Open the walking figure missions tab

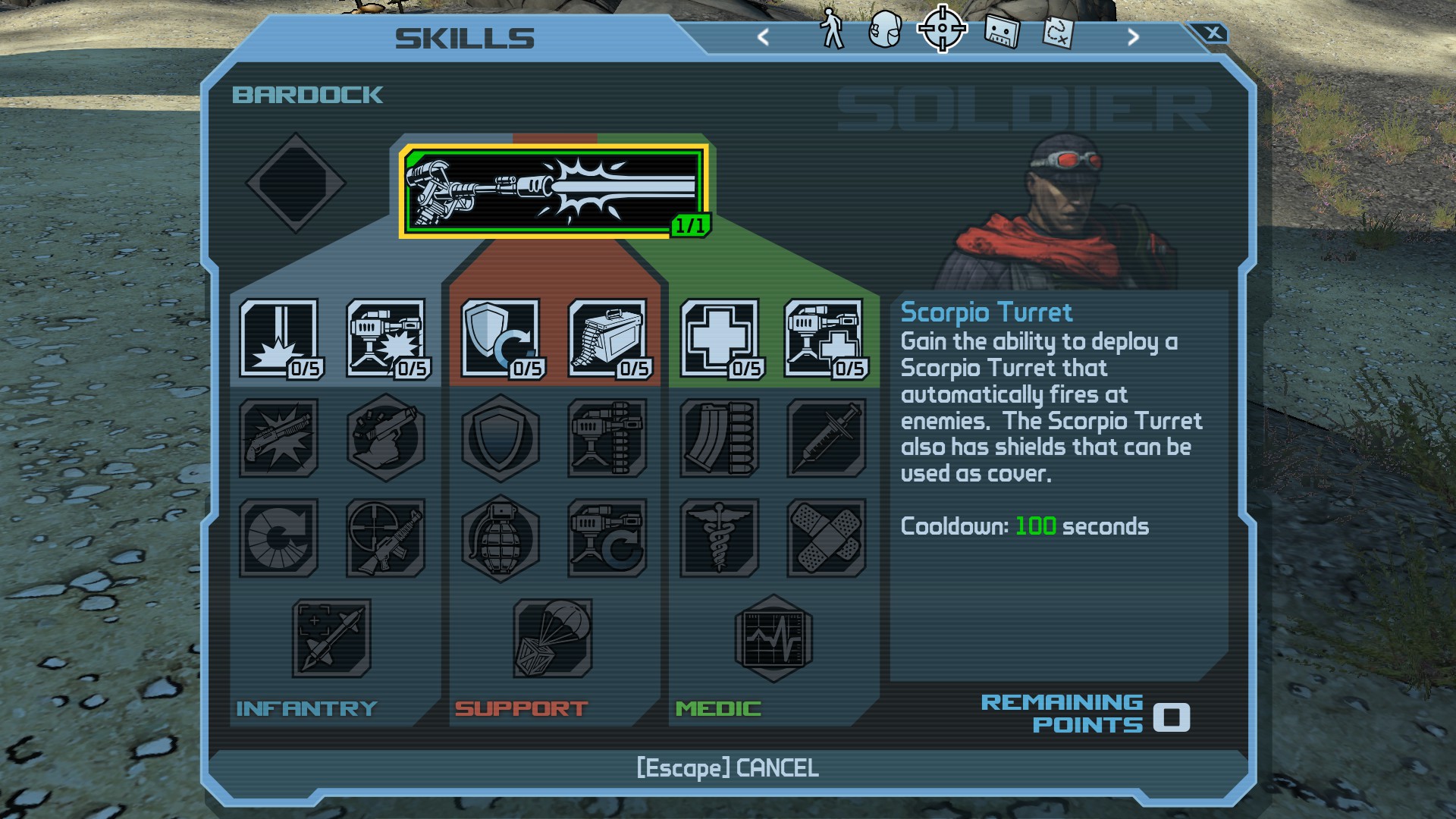(833, 30)
